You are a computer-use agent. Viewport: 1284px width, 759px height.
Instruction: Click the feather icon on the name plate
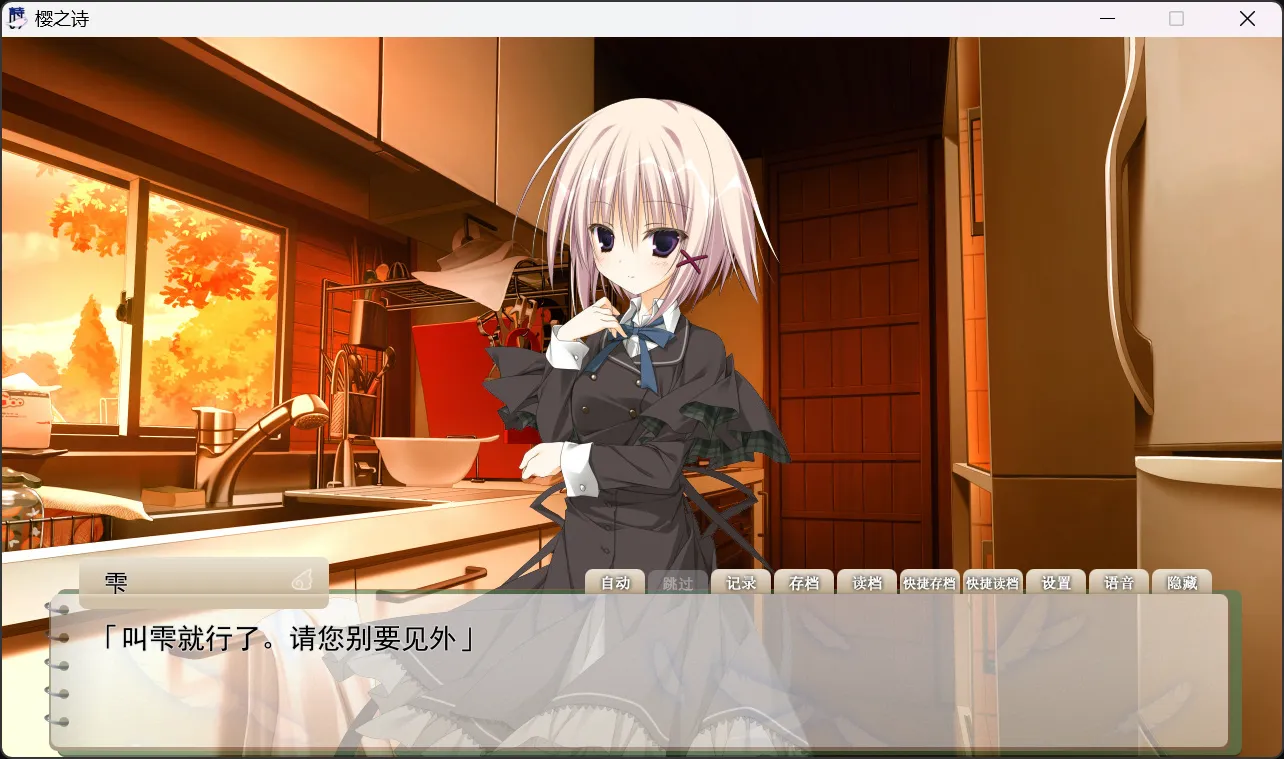302,580
